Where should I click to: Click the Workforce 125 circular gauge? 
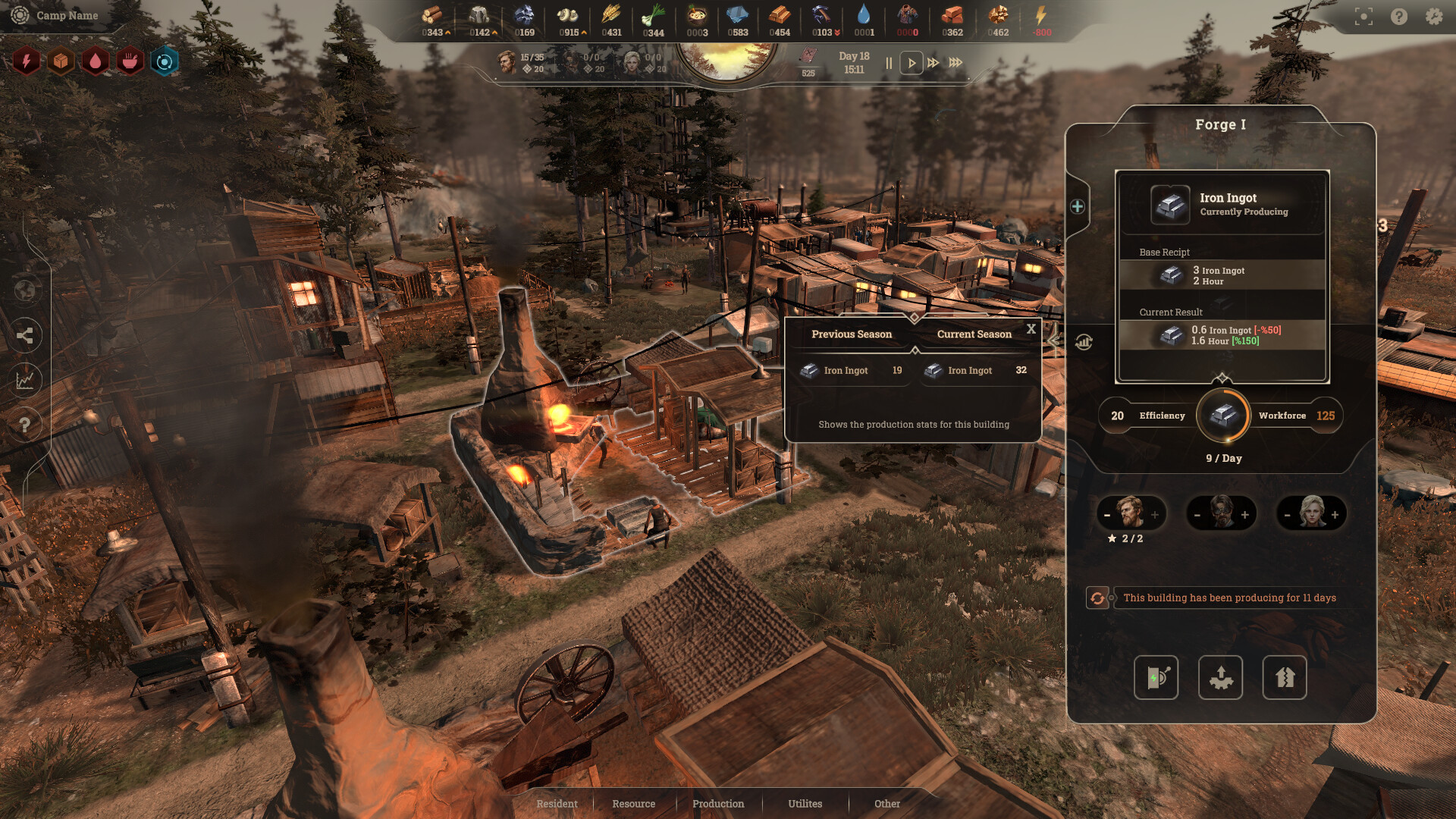[1222, 416]
